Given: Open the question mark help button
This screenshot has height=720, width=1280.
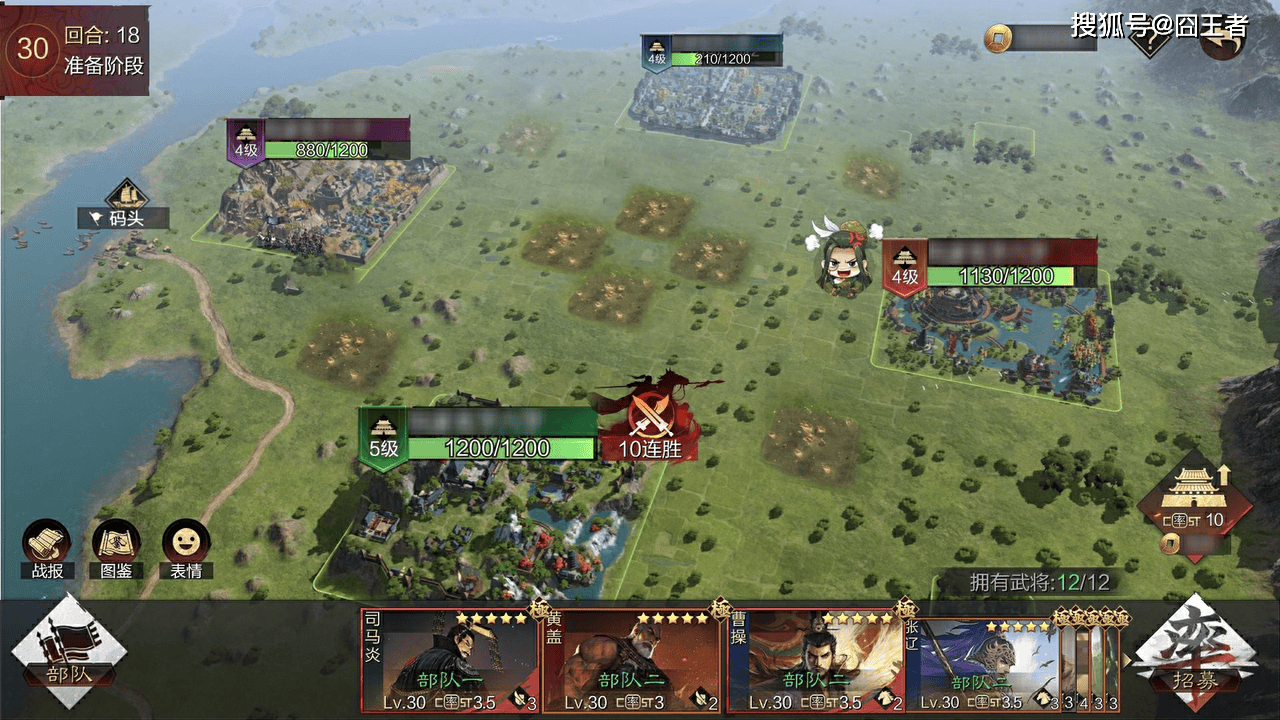Looking at the screenshot, I should coord(1152,40).
